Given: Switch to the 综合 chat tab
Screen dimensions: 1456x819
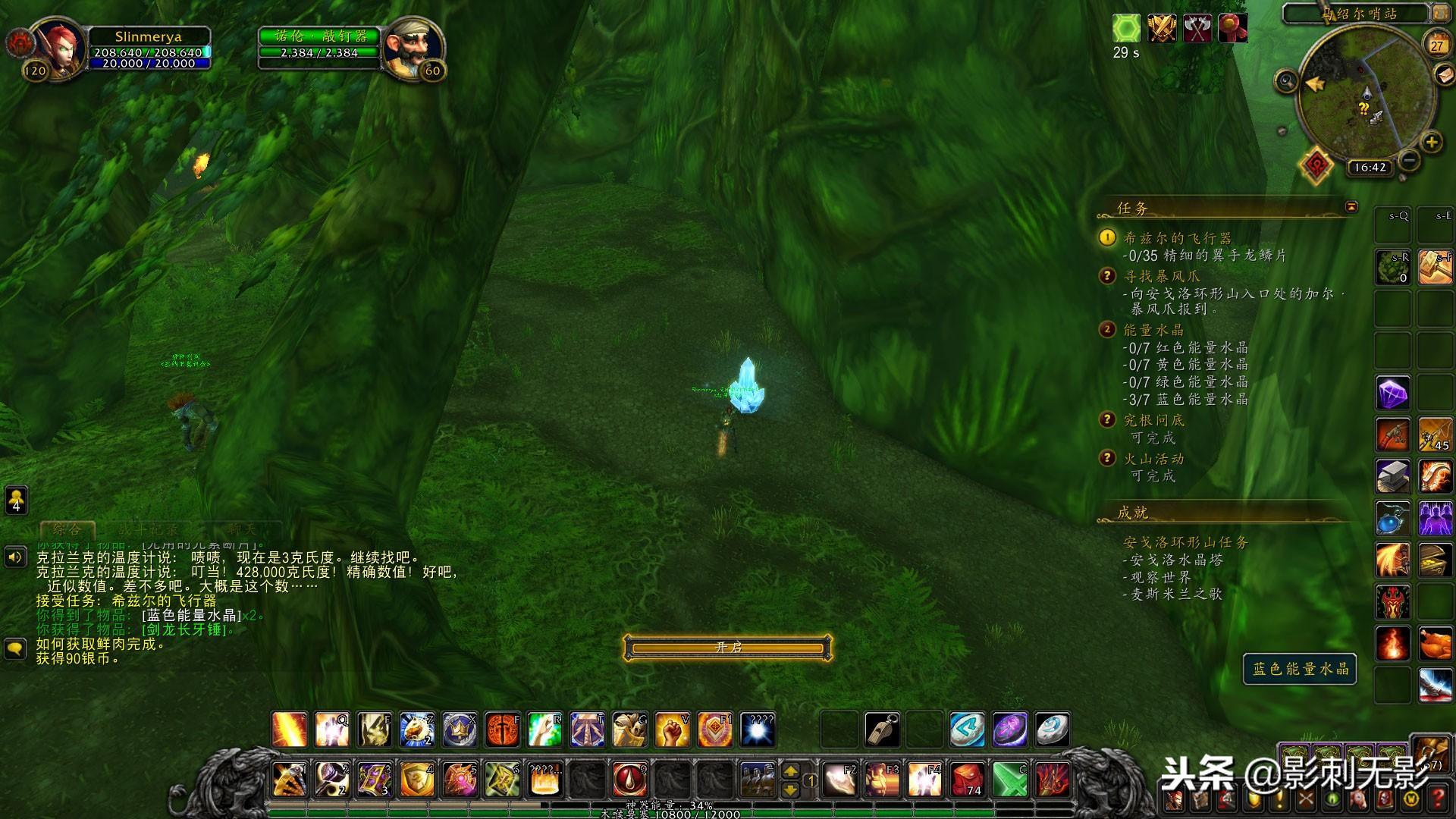Looking at the screenshot, I should tap(67, 529).
